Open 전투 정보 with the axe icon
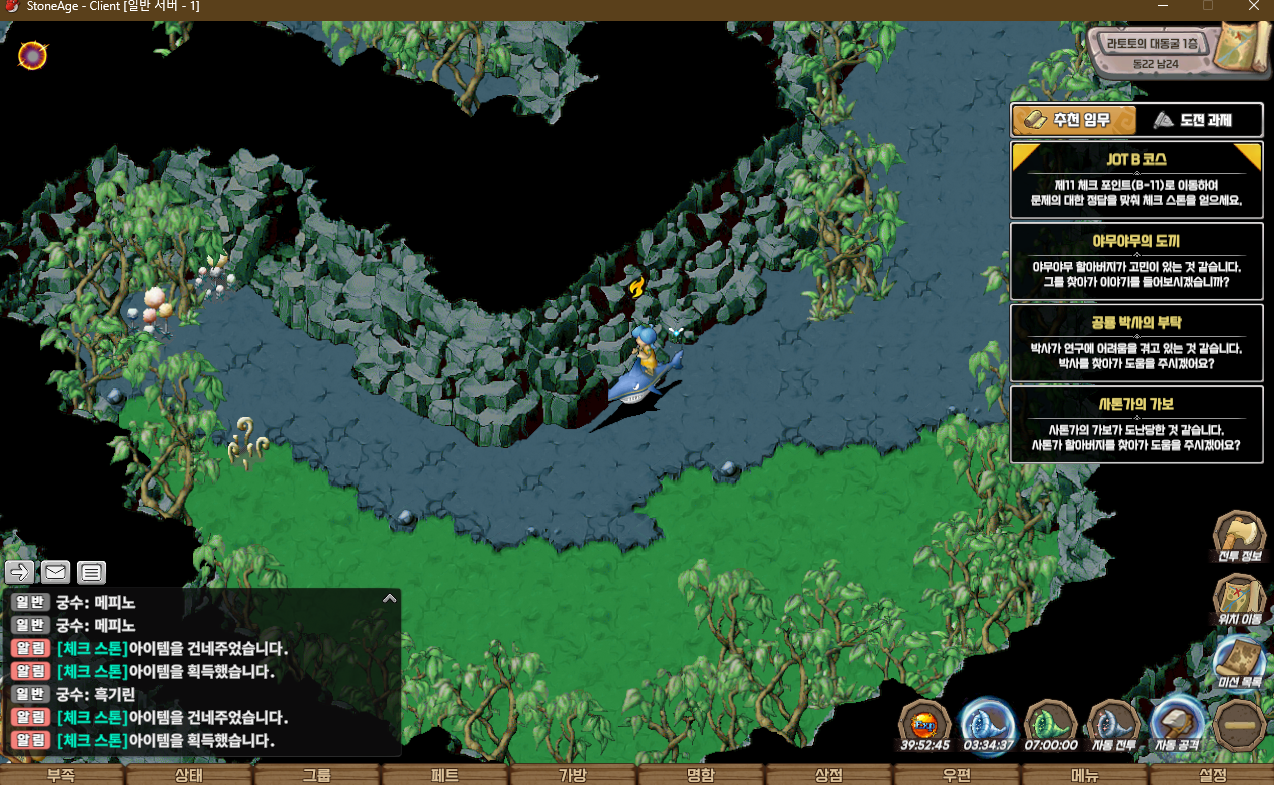 [1239, 537]
